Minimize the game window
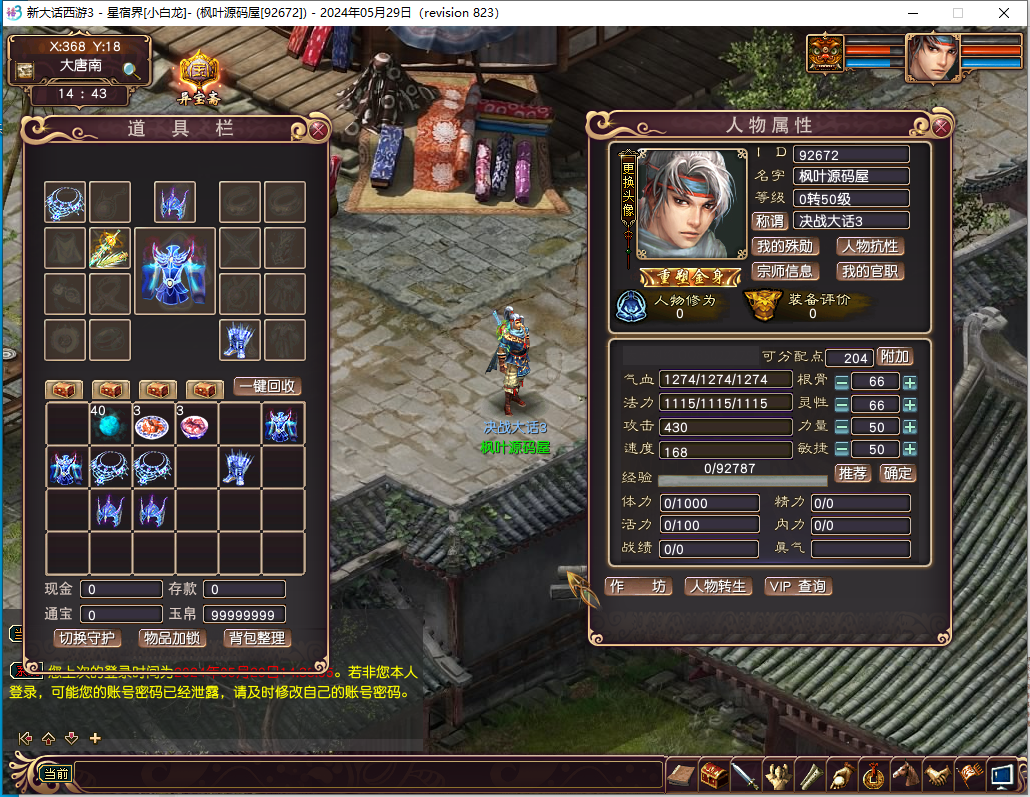 coord(911,13)
